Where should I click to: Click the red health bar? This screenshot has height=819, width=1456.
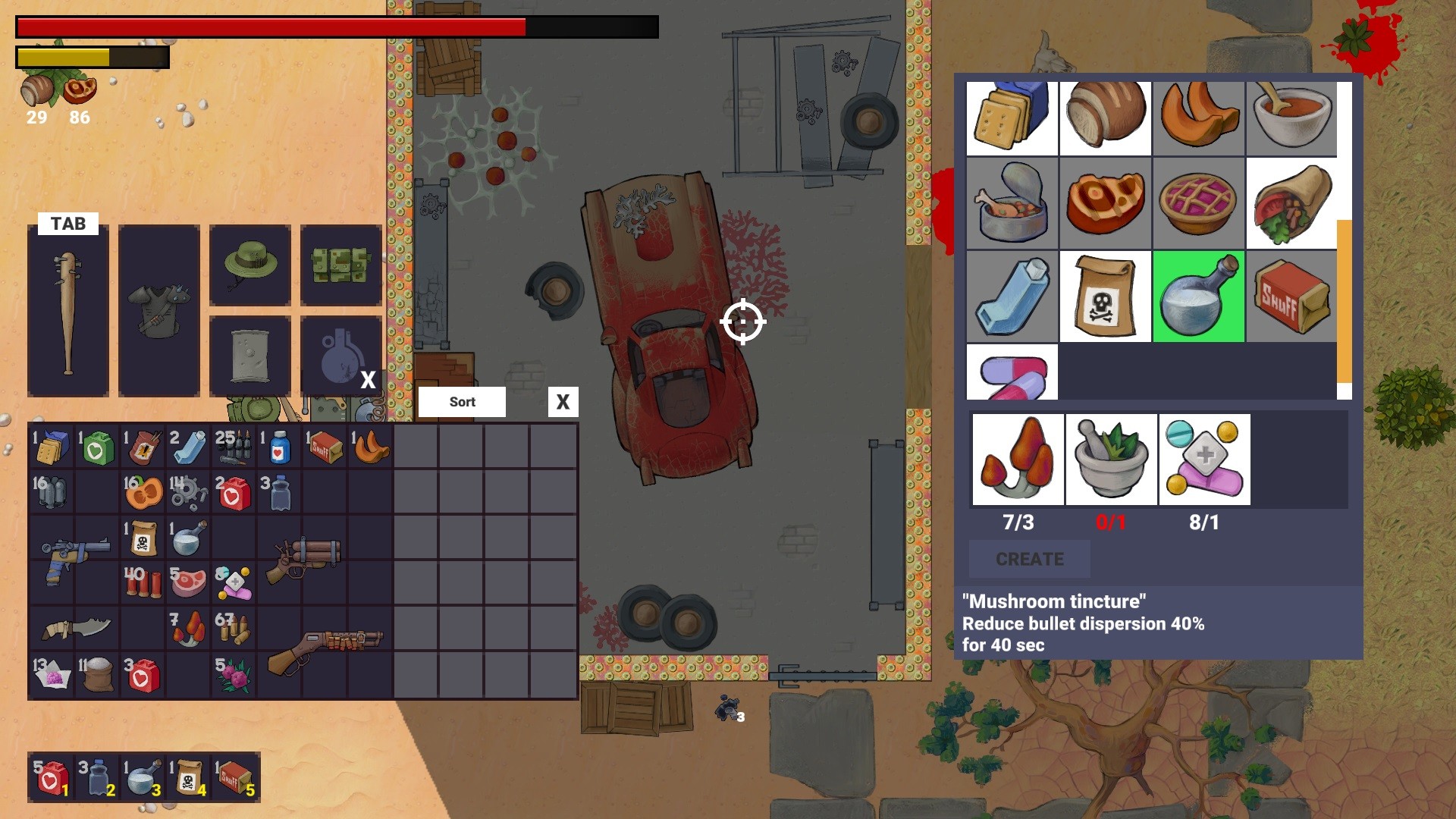[x=265, y=27]
